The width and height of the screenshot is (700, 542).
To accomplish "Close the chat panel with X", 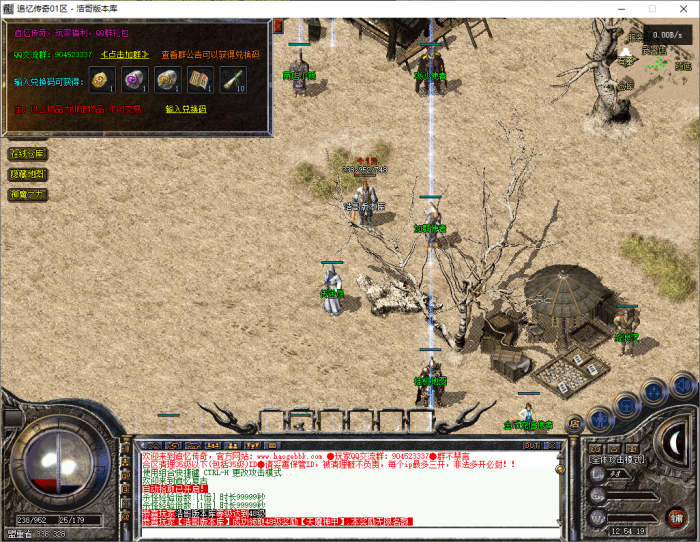I will tap(553, 444).
